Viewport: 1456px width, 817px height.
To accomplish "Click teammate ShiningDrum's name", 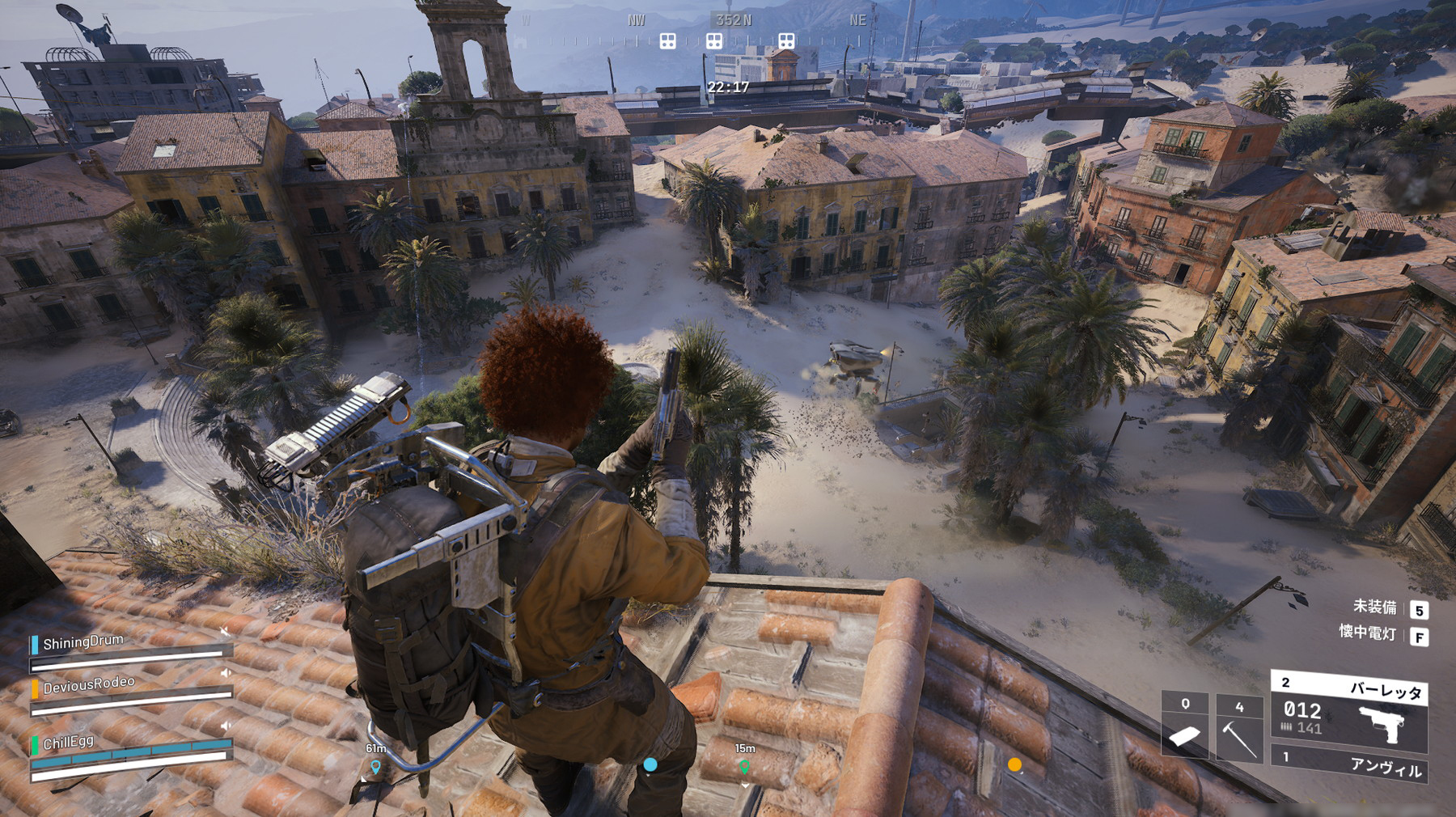I will click(x=83, y=642).
